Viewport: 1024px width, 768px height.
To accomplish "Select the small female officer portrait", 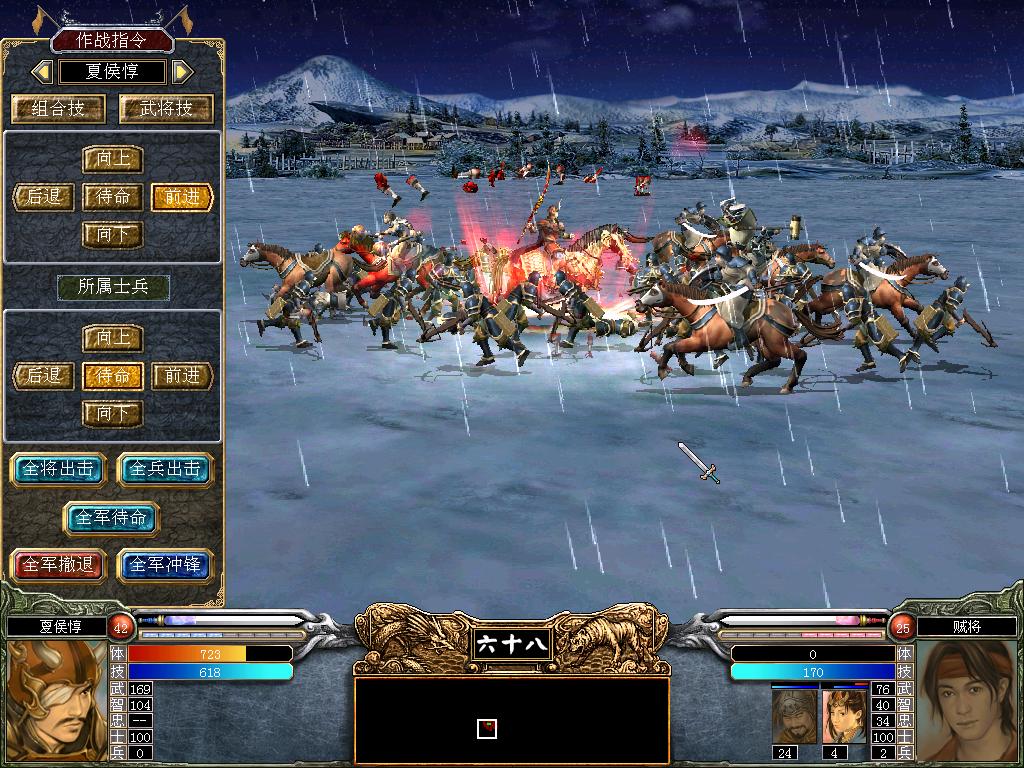I will point(843,716).
